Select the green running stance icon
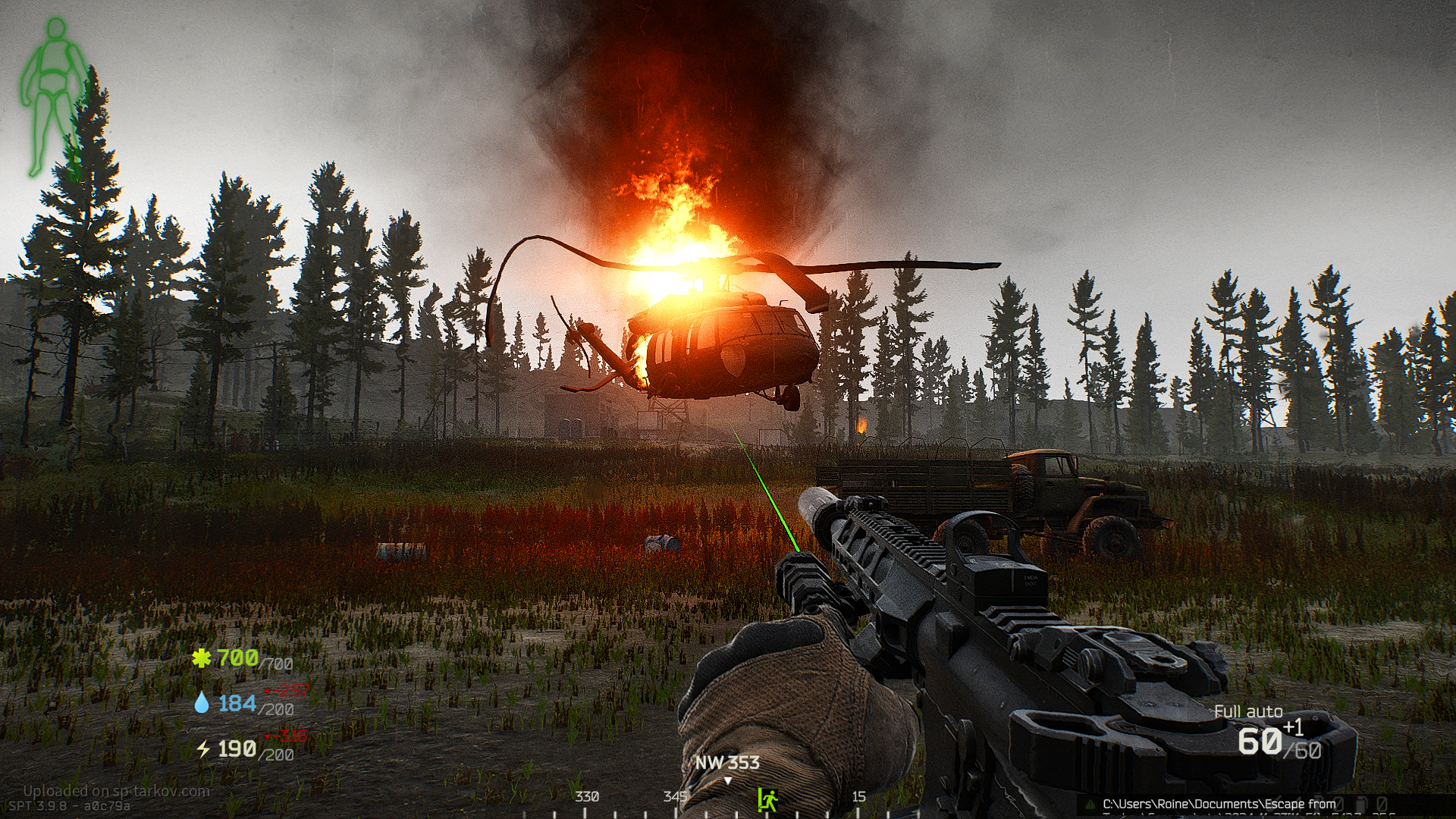The height and width of the screenshot is (819, 1456). point(767,799)
